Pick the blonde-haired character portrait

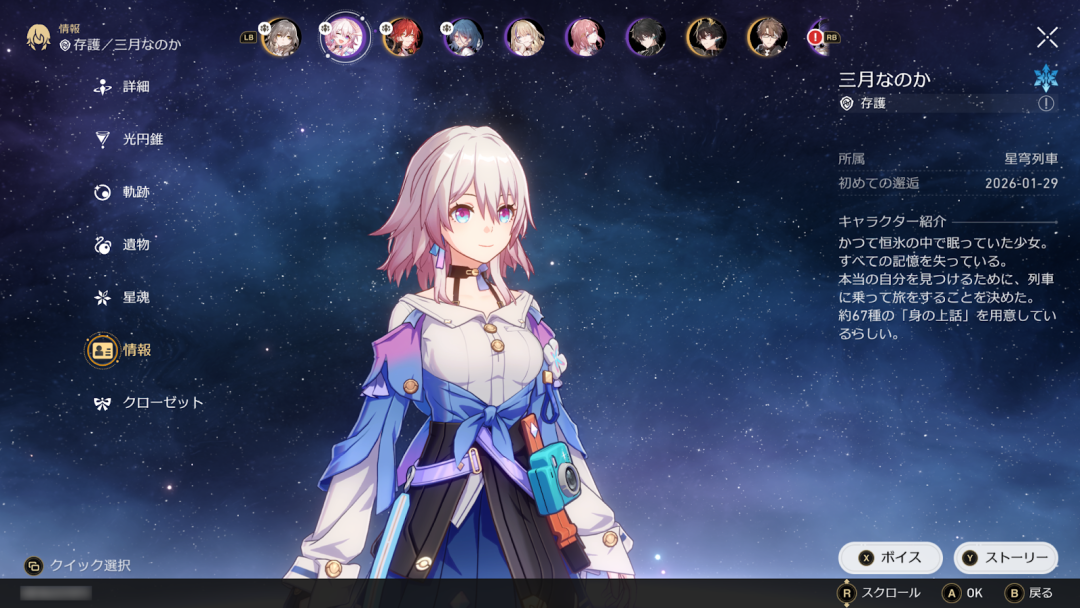coord(524,38)
